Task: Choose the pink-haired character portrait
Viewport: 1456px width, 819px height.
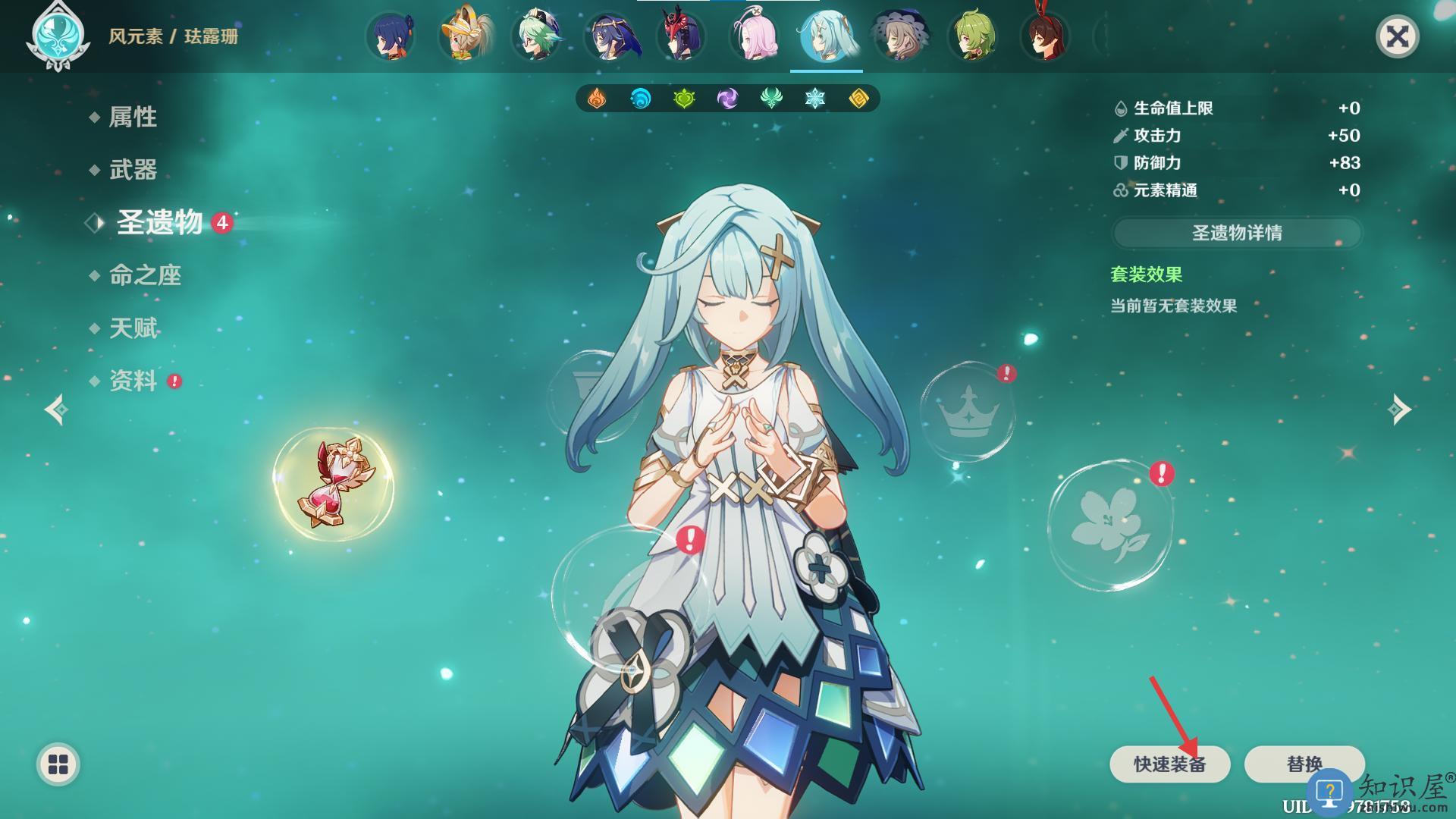Action: click(753, 36)
